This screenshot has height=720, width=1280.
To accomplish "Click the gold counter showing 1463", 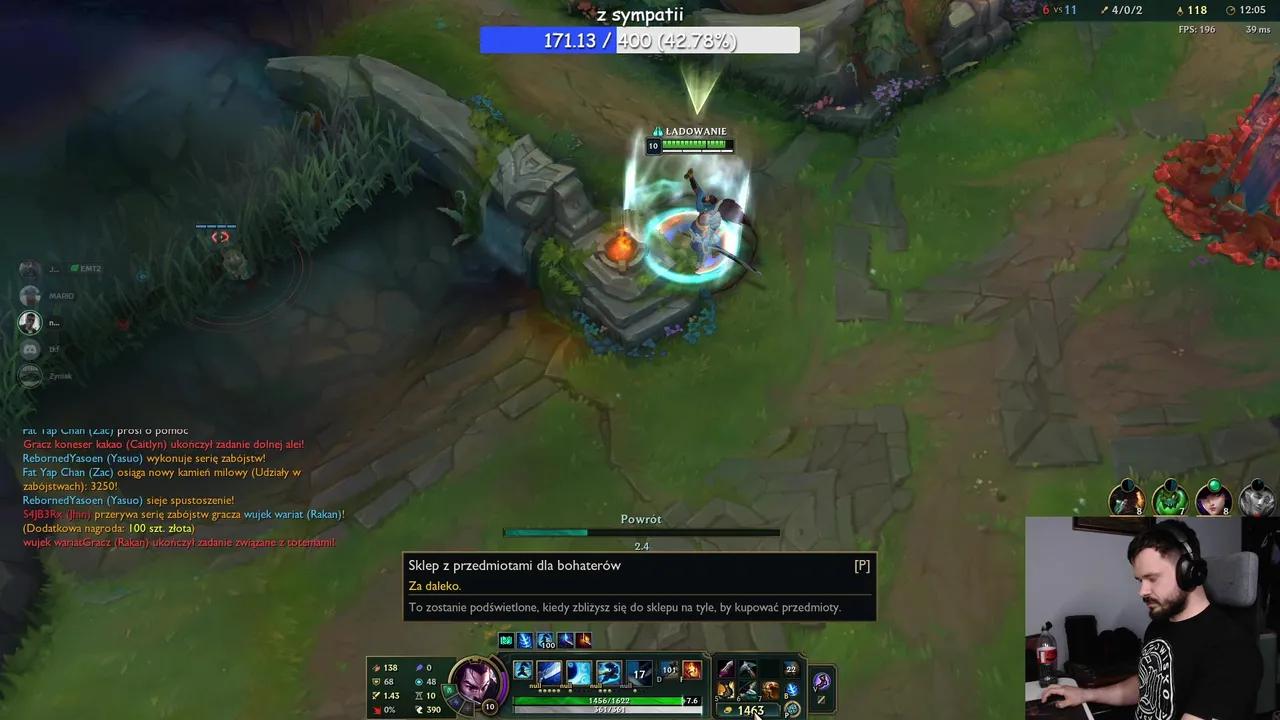I will (x=749, y=708).
